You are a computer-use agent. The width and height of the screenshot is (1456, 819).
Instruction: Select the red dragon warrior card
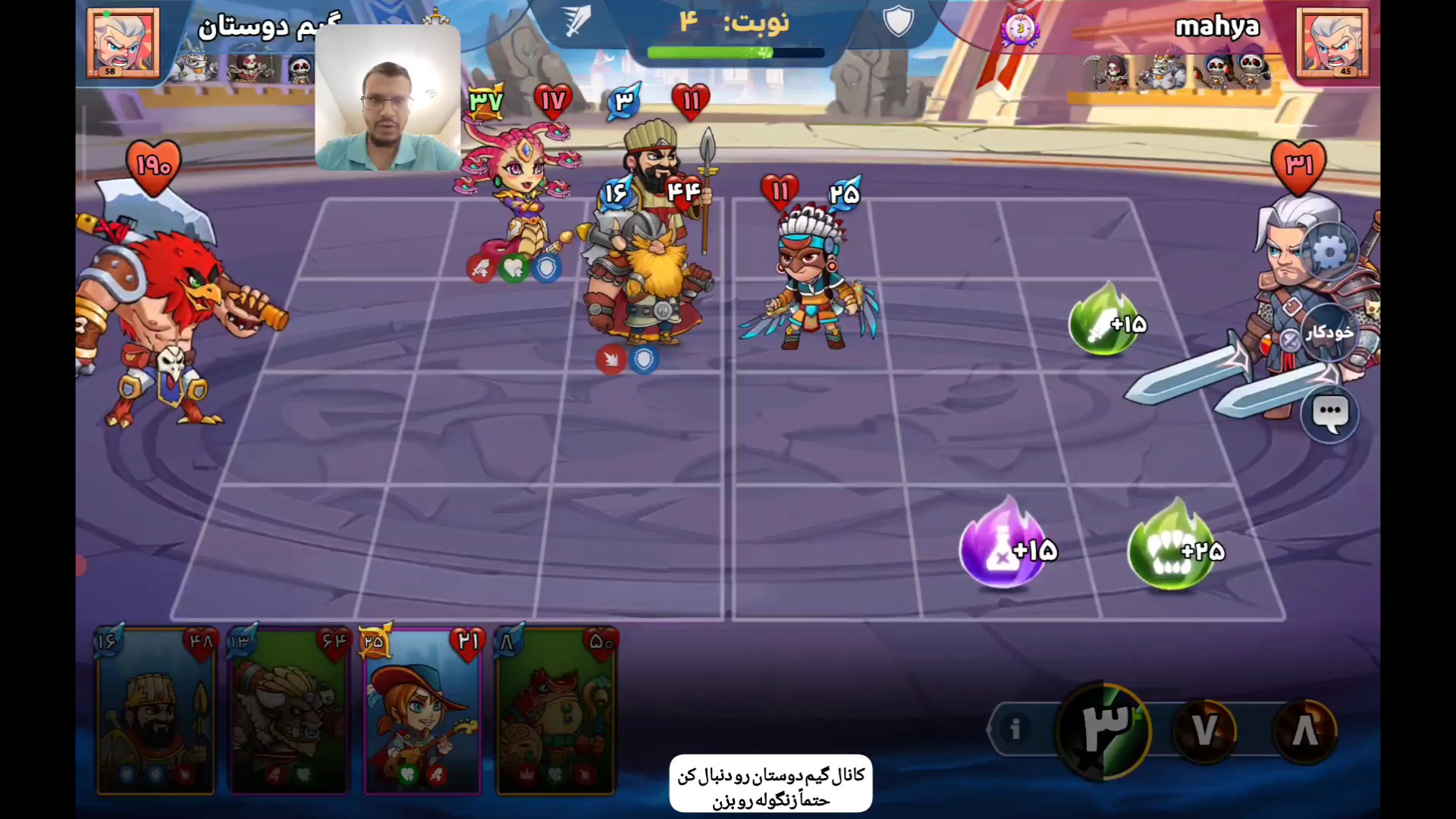pos(556,713)
